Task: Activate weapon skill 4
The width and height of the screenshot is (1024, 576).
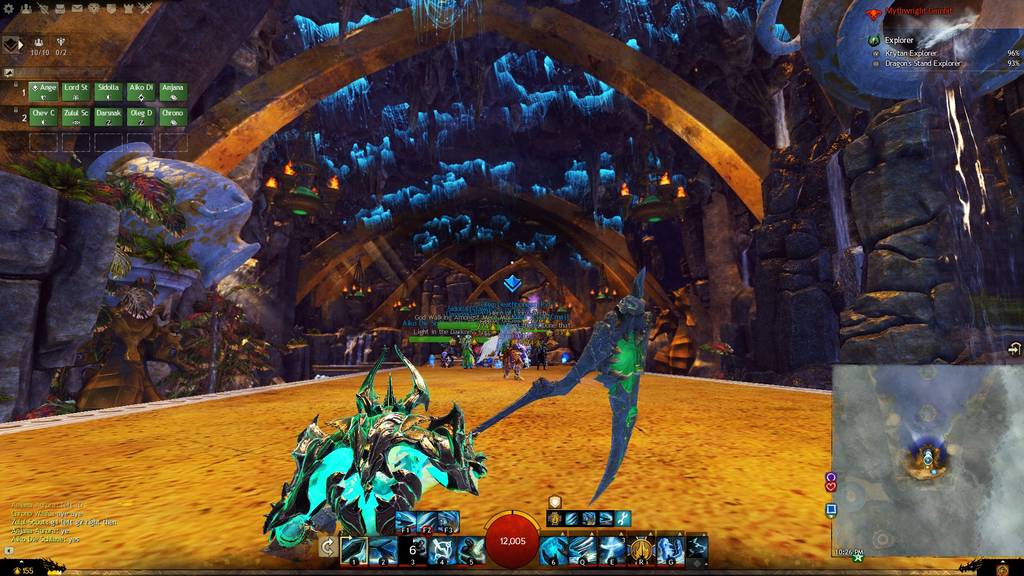Action: point(442,549)
